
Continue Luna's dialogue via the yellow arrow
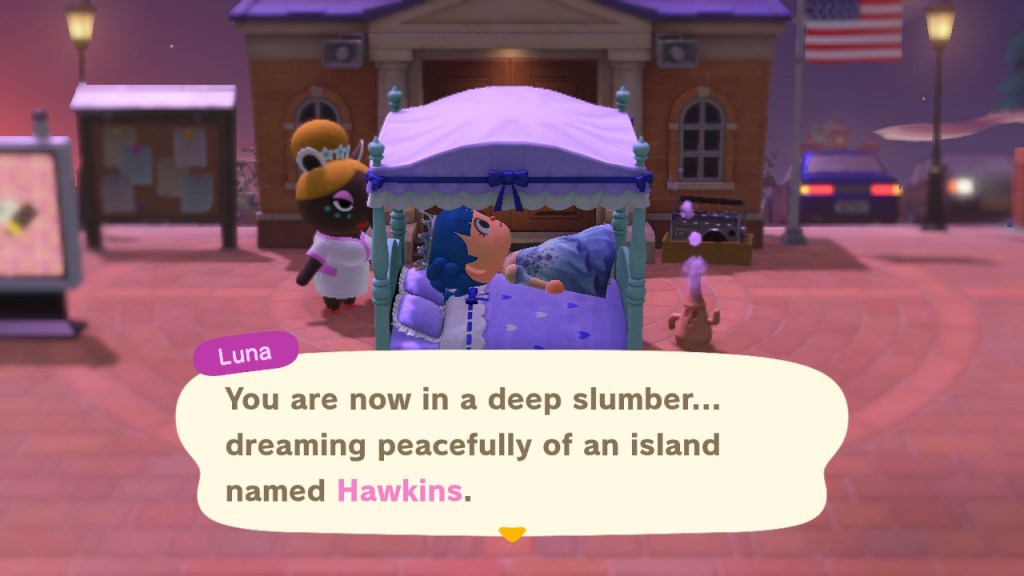pos(512,535)
